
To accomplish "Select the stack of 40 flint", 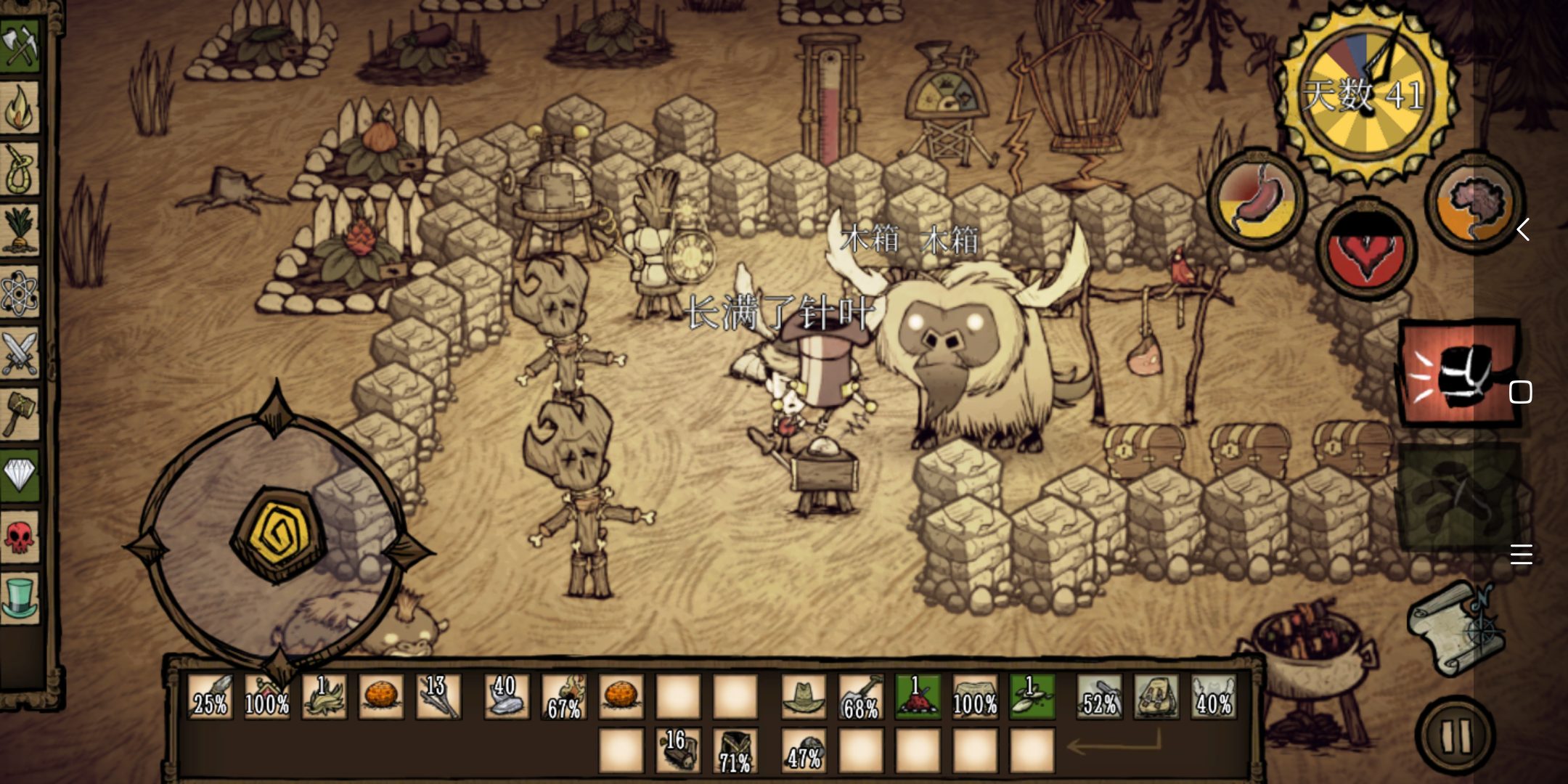I will [506, 696].
